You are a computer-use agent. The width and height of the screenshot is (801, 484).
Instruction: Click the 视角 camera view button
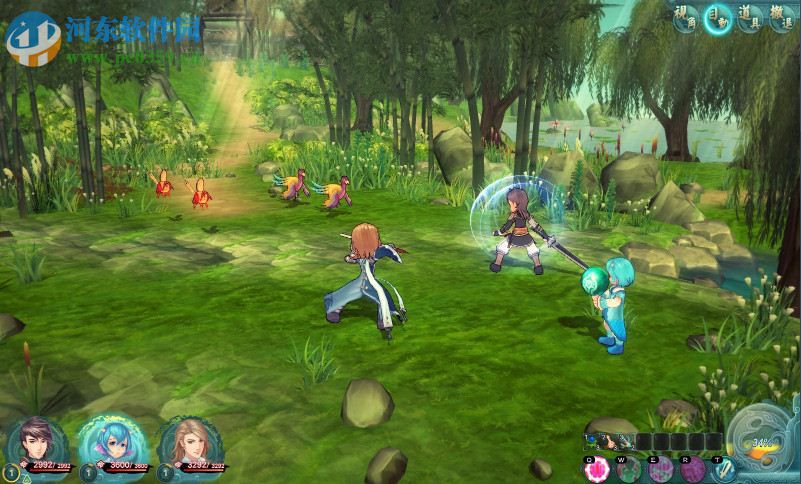pyautogui.click(x=686, y=18)
